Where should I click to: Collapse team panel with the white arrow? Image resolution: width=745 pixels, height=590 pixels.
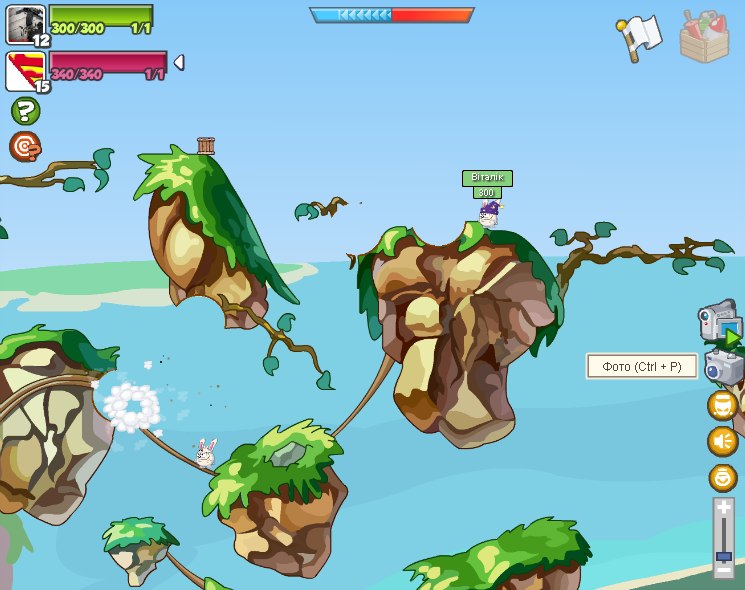tap(178, 63)
